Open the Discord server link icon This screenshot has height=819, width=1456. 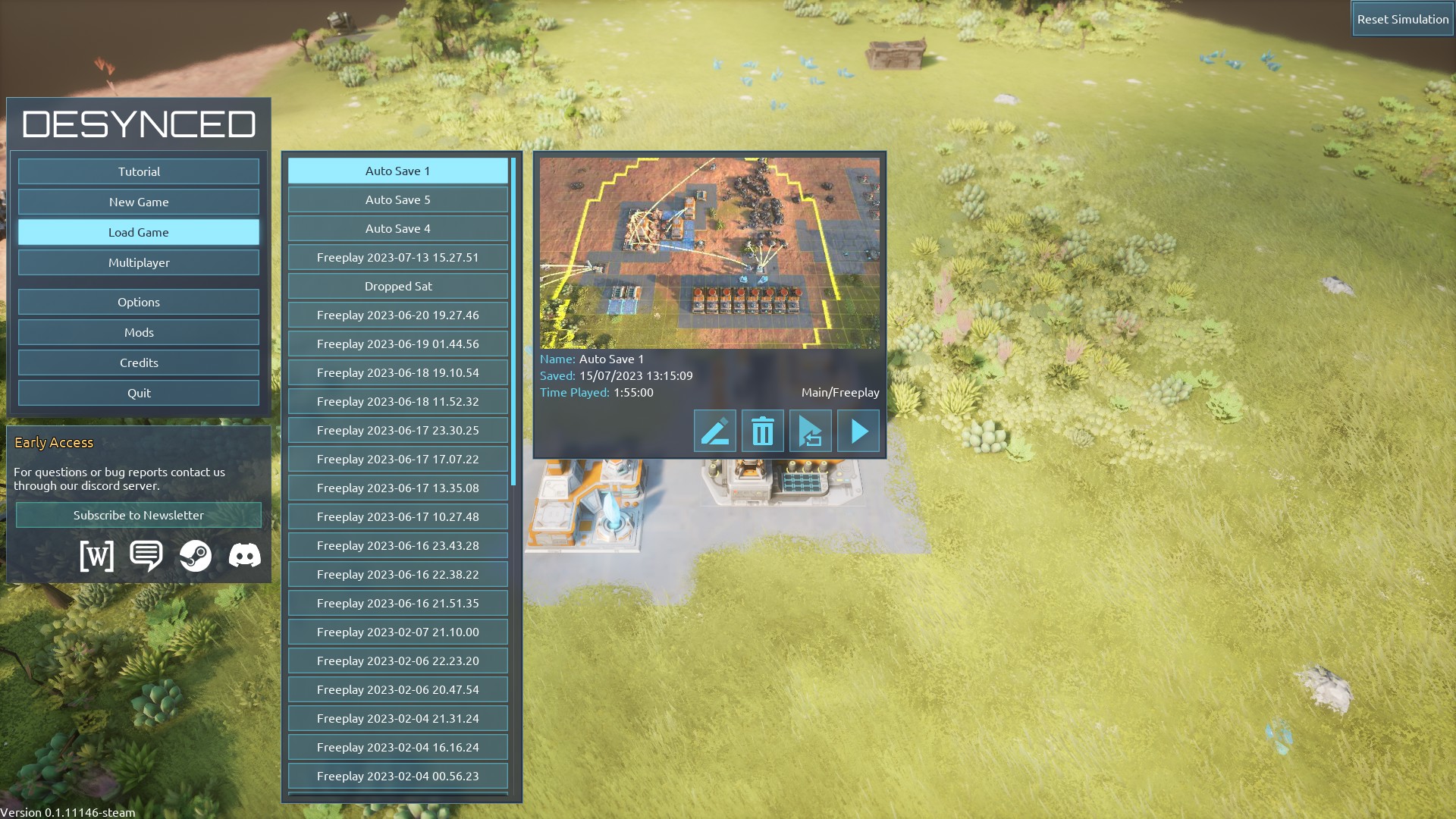[x=244, y=556]
